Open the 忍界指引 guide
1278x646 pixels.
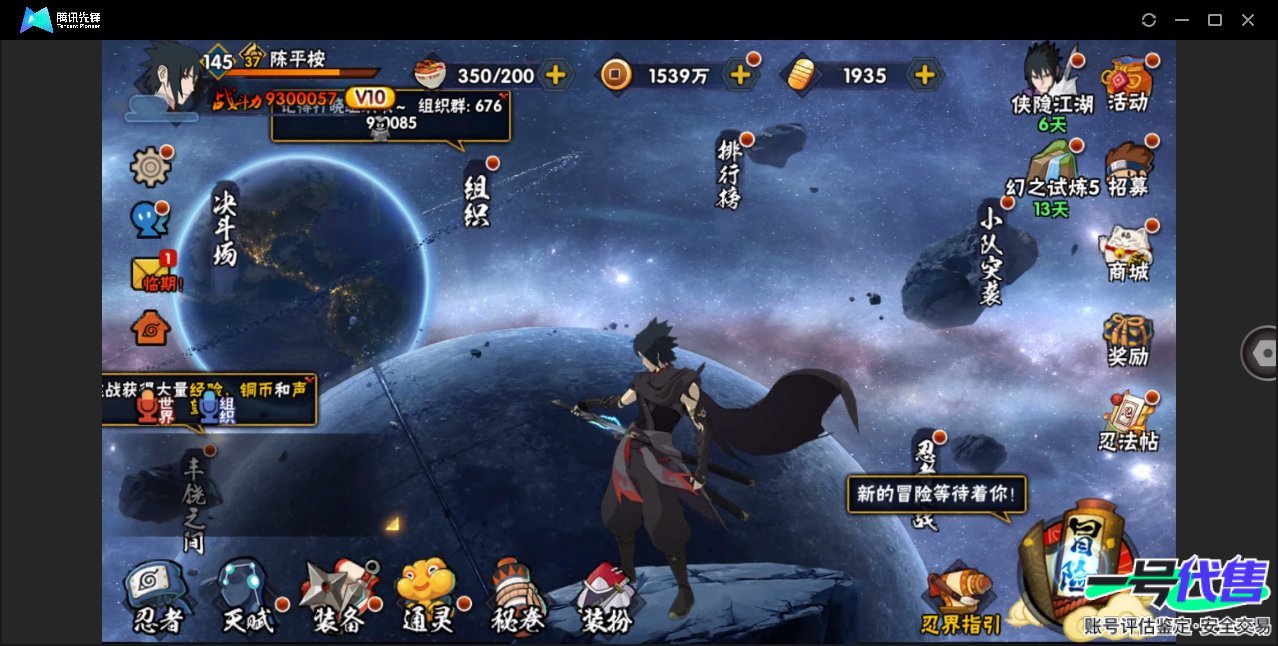point(960,600)
